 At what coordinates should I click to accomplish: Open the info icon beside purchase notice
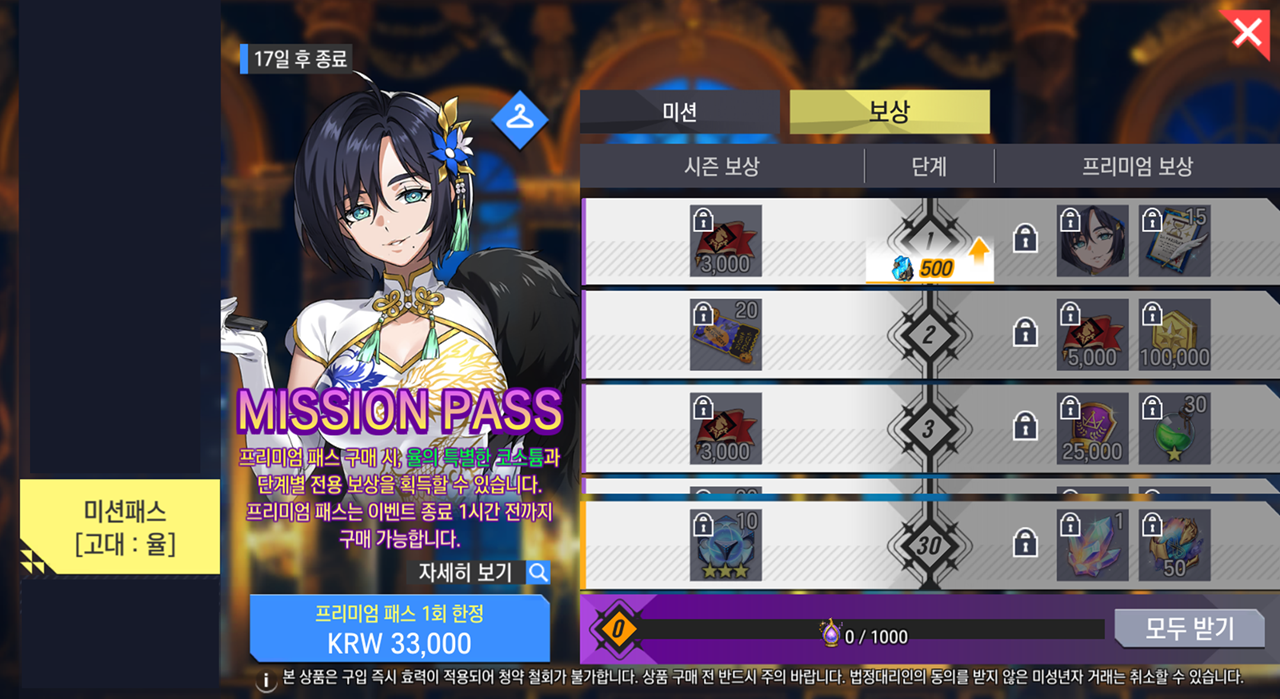click(x=267, y=681)
